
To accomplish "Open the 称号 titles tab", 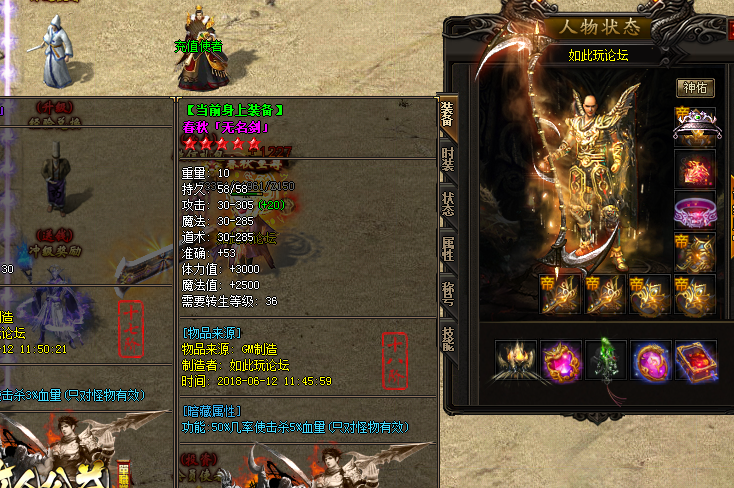I will [447, 290].
